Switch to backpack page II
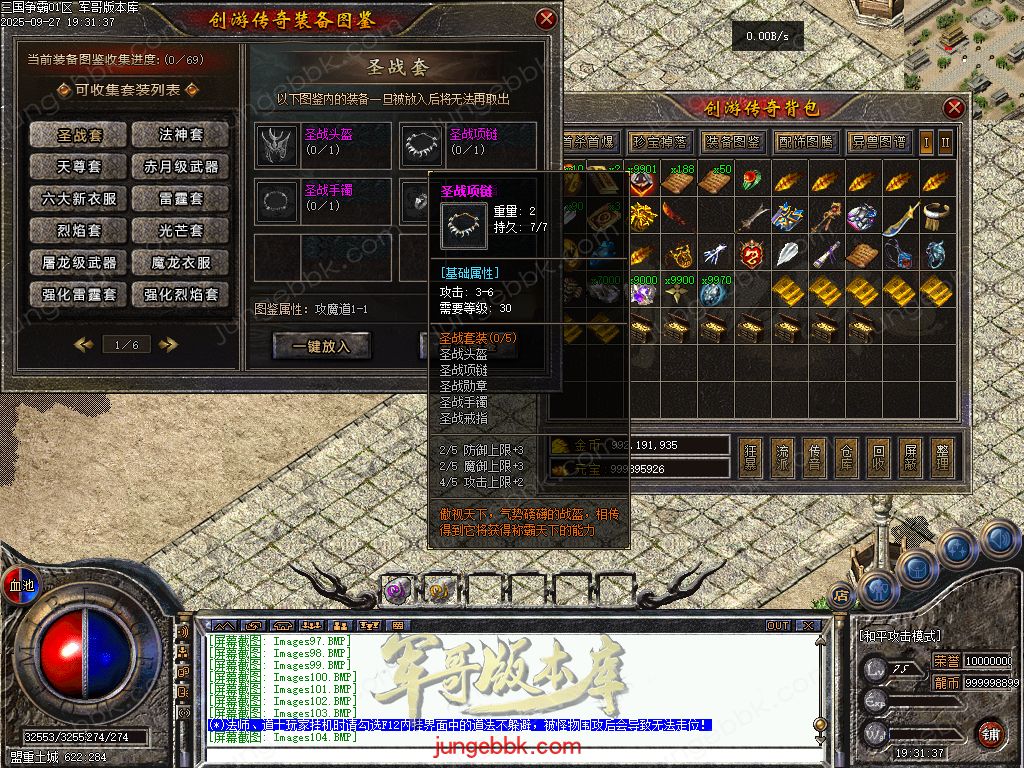Image resolution: width=1024 pixels, height=768 pixels. coord(945,141)
